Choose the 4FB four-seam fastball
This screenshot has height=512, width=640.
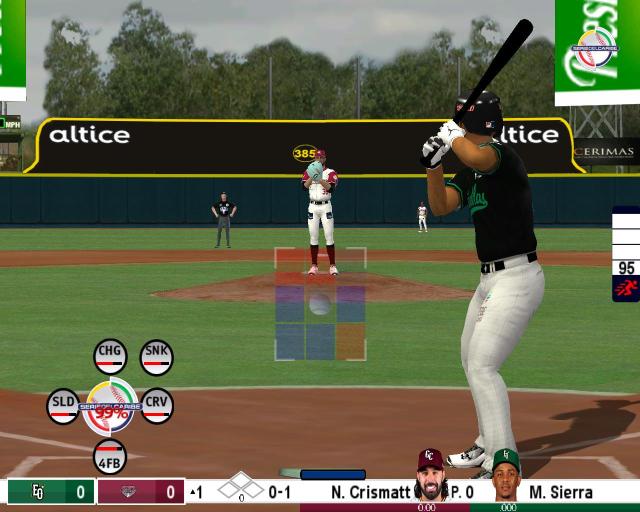tap(110, 456)
